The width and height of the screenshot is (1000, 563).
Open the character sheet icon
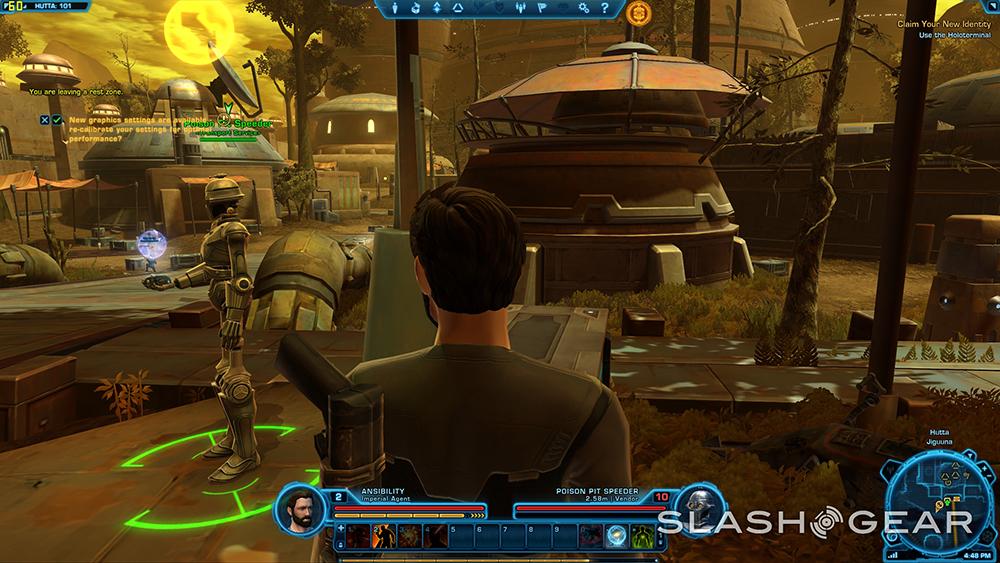(x=394, y=8)
